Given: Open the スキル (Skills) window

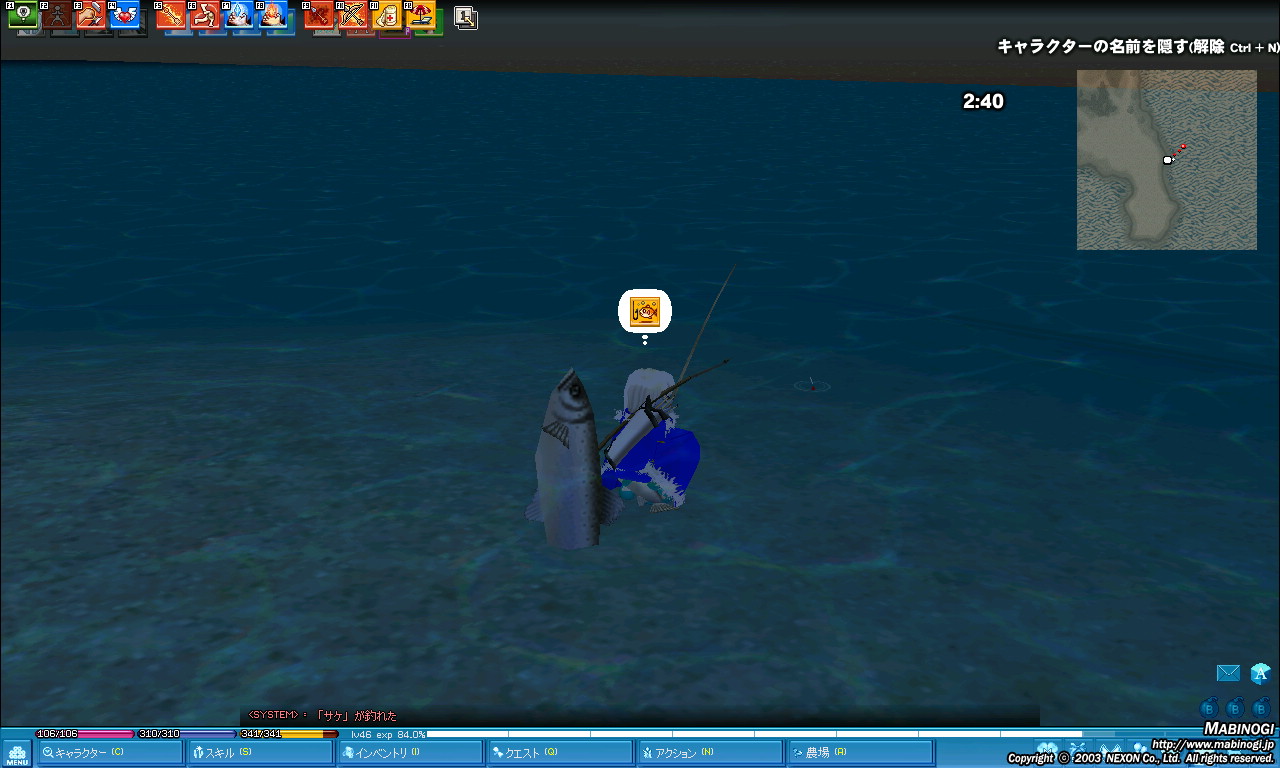Looking at the screenshot, I should pyautogui.click(x=258, y=753).
